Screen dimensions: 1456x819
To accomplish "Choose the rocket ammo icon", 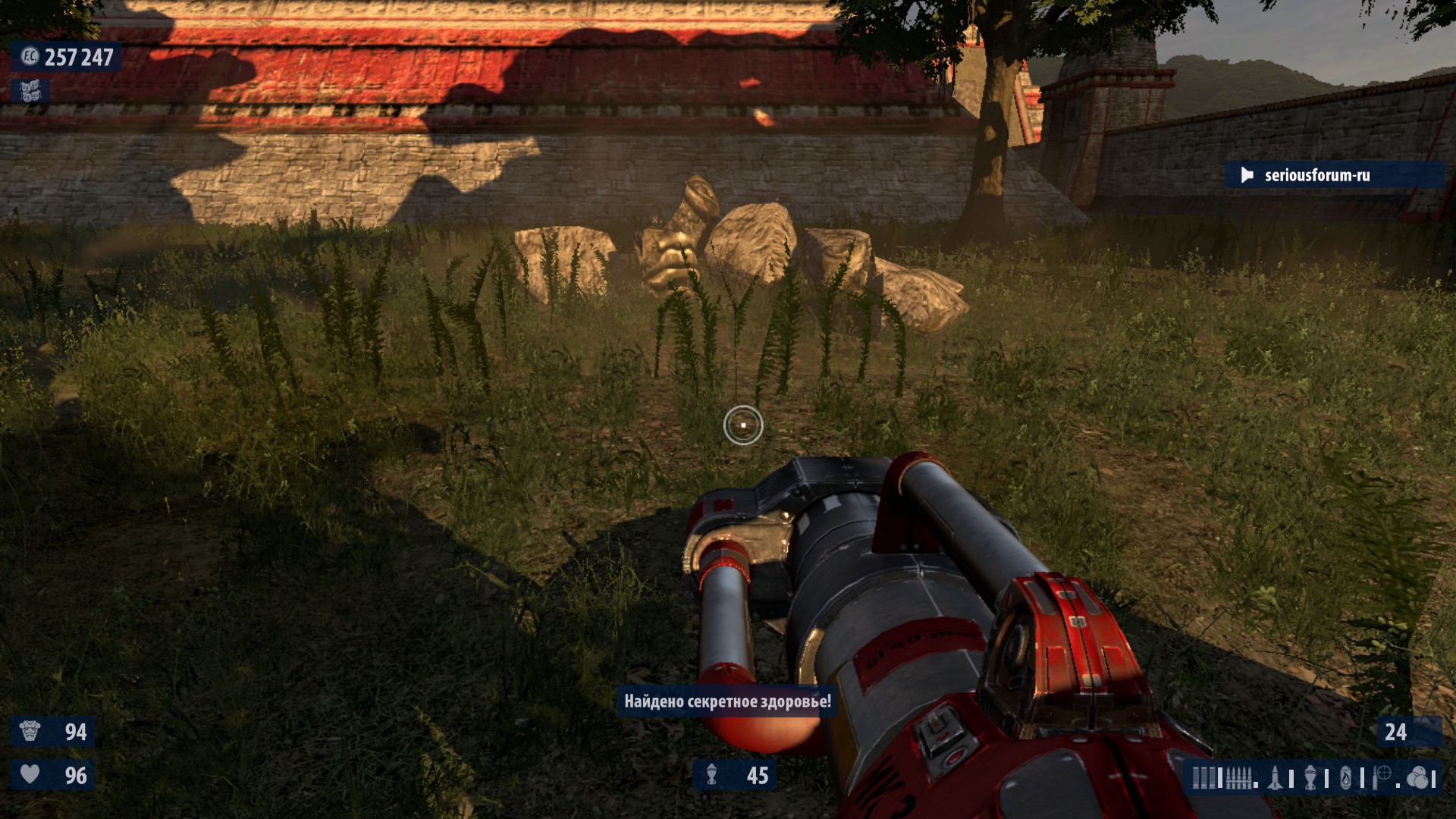I will point(1276,778).
